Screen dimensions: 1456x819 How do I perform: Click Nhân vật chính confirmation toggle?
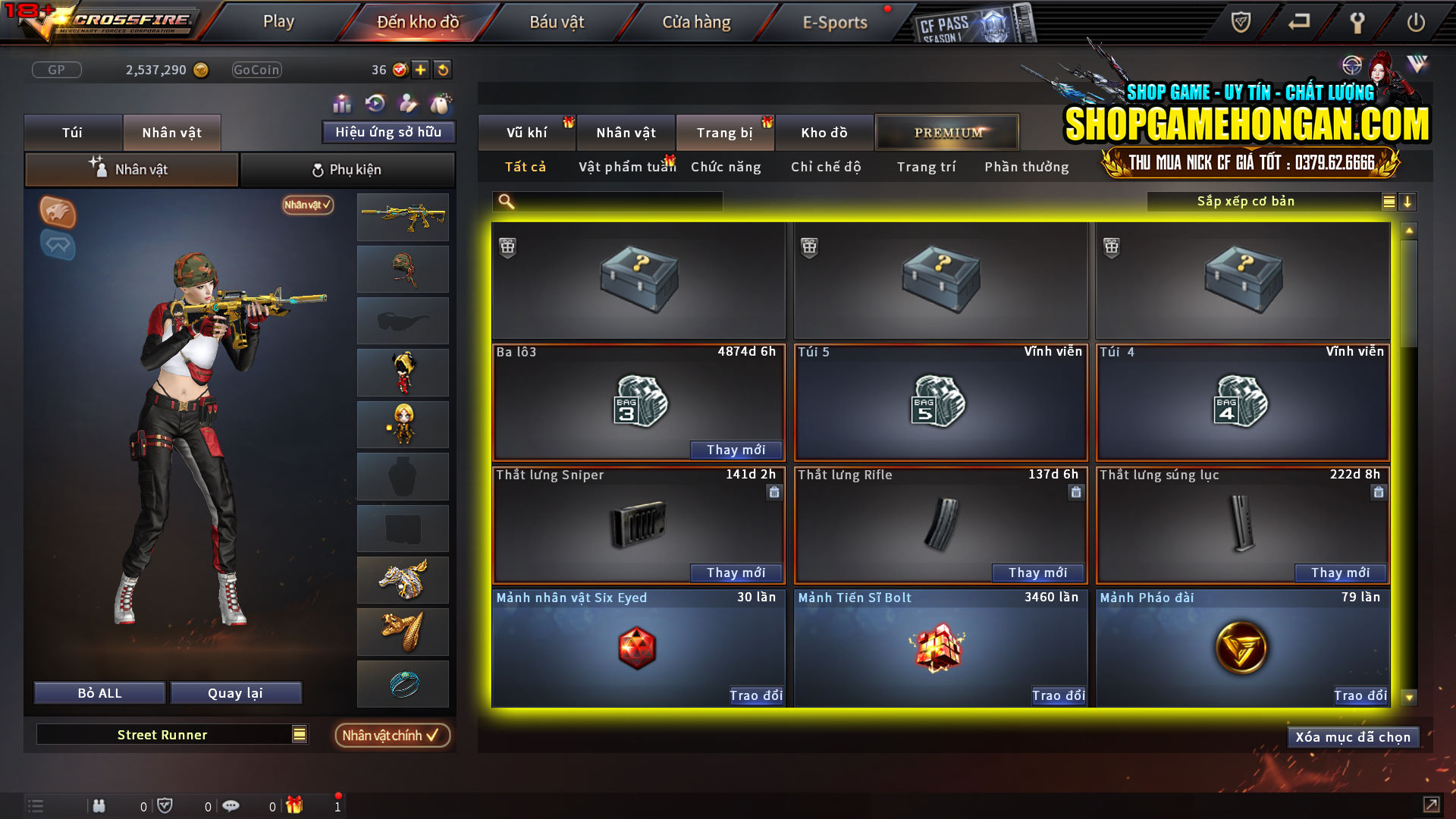[x=391, y=735]
